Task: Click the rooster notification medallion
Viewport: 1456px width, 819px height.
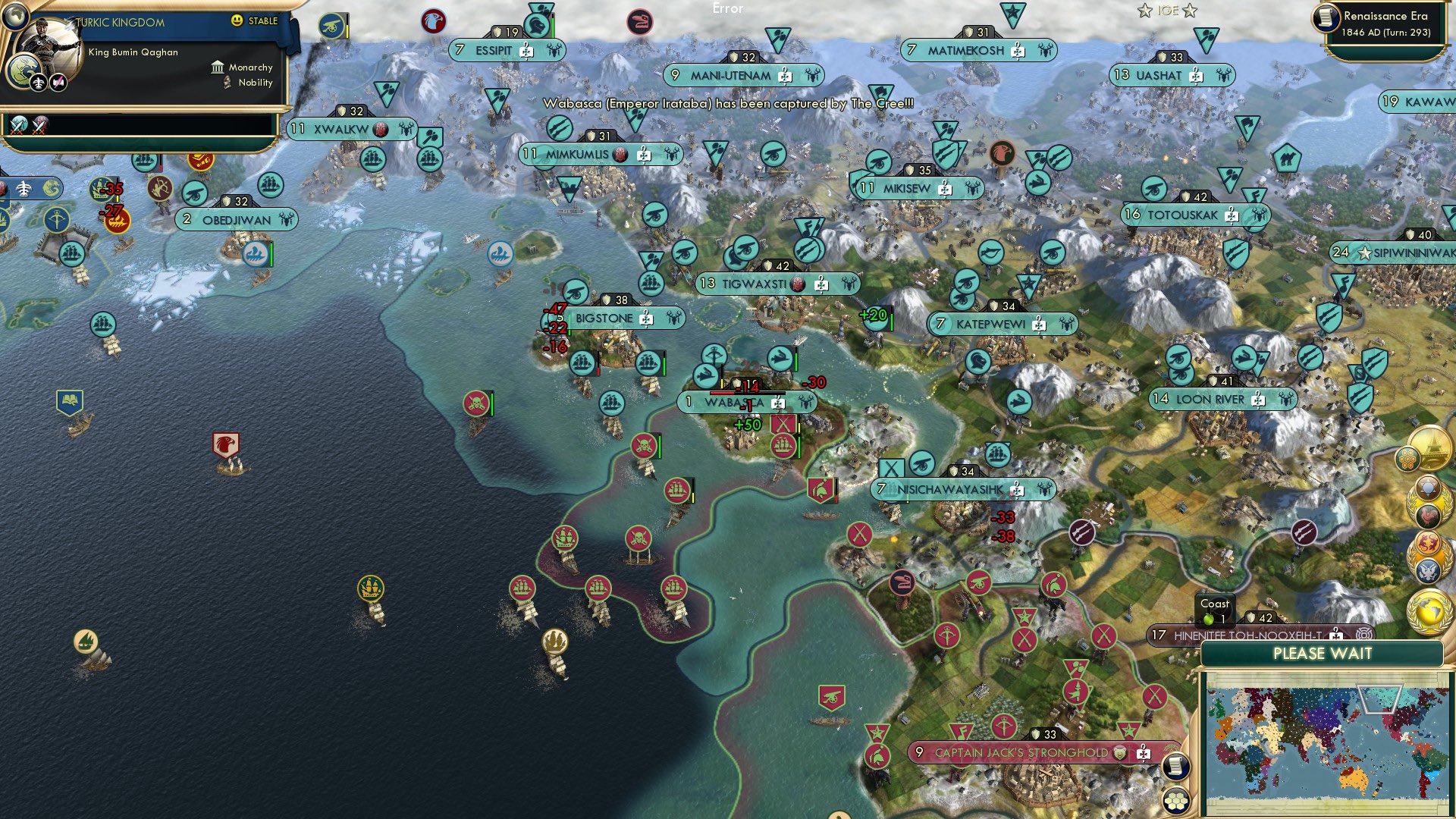Action: coord(1426,516)
